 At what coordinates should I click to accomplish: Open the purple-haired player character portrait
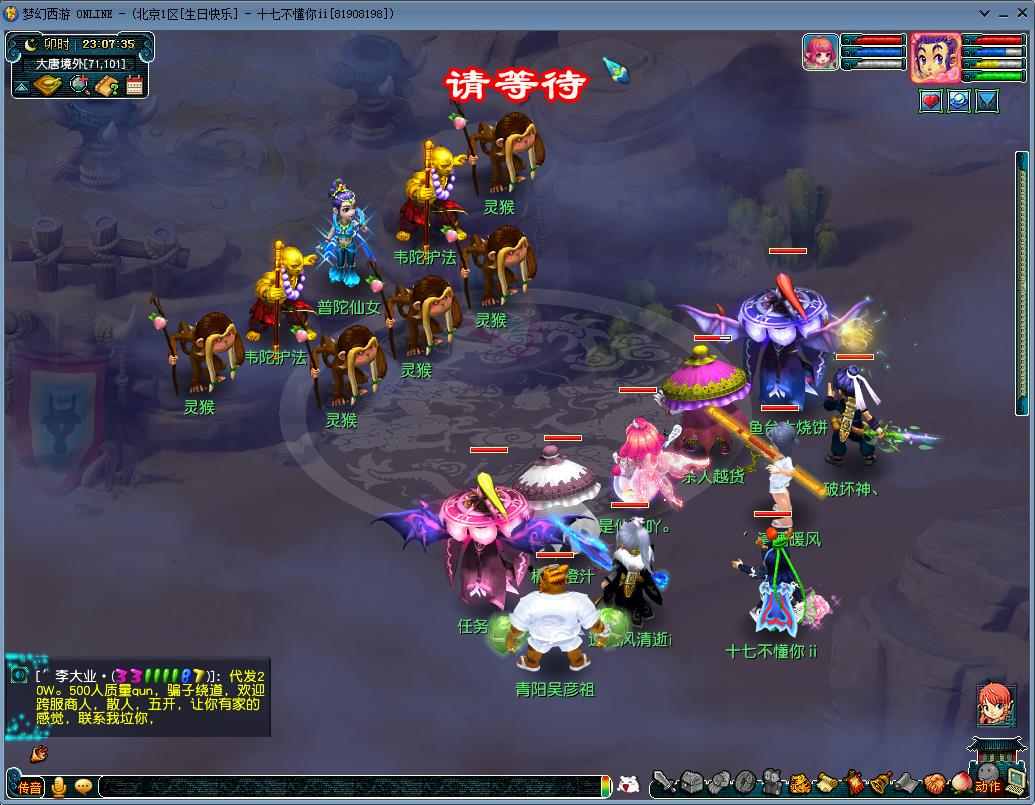tap(935, 57)
